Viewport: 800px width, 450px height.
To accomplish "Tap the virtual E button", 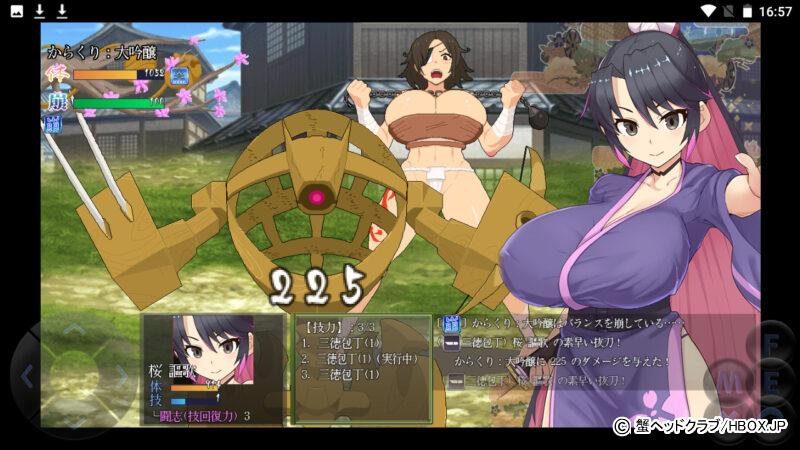I will pyautogui.click(x=772, y=384).
